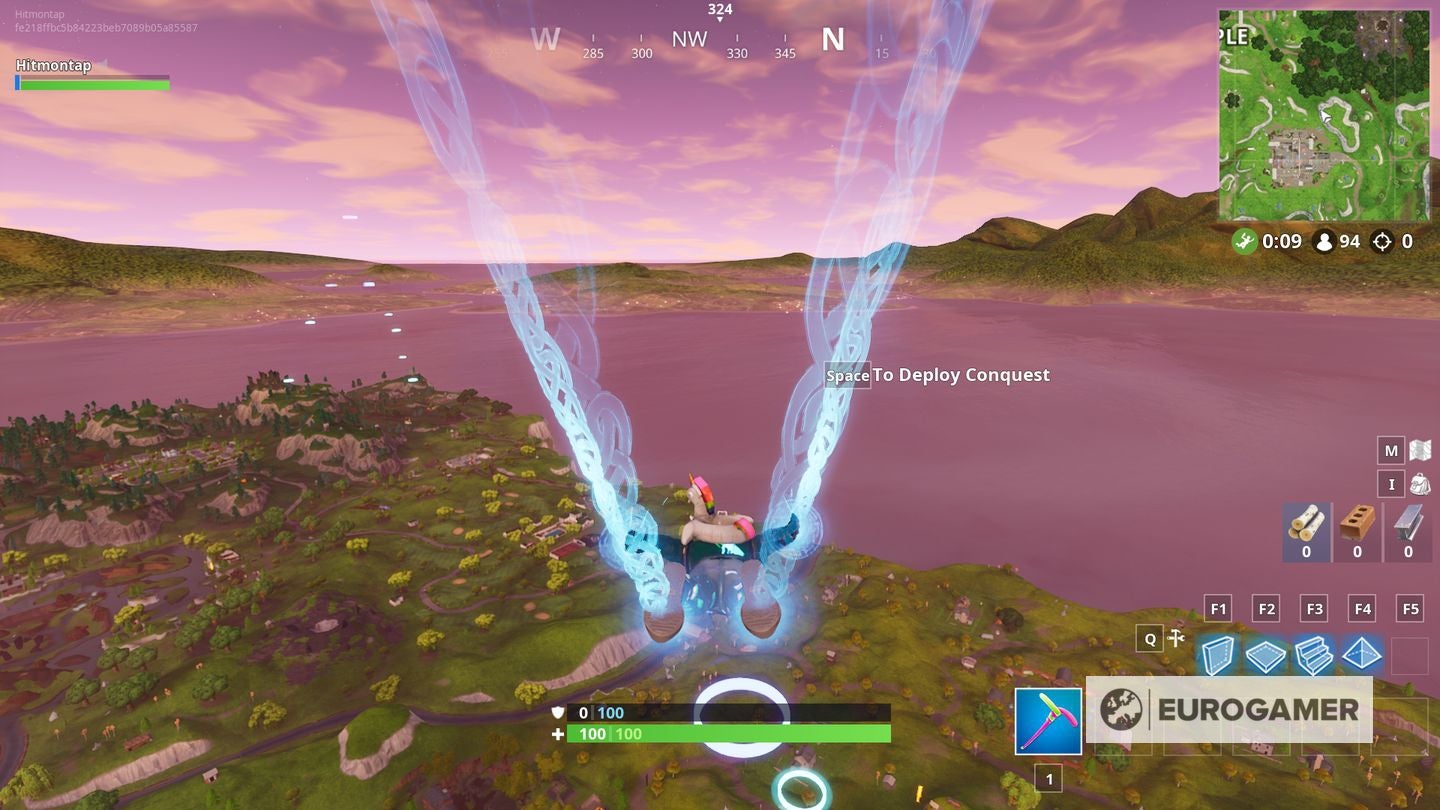
Task: Select the floor building piece
Action: [x=1266, y=656]
